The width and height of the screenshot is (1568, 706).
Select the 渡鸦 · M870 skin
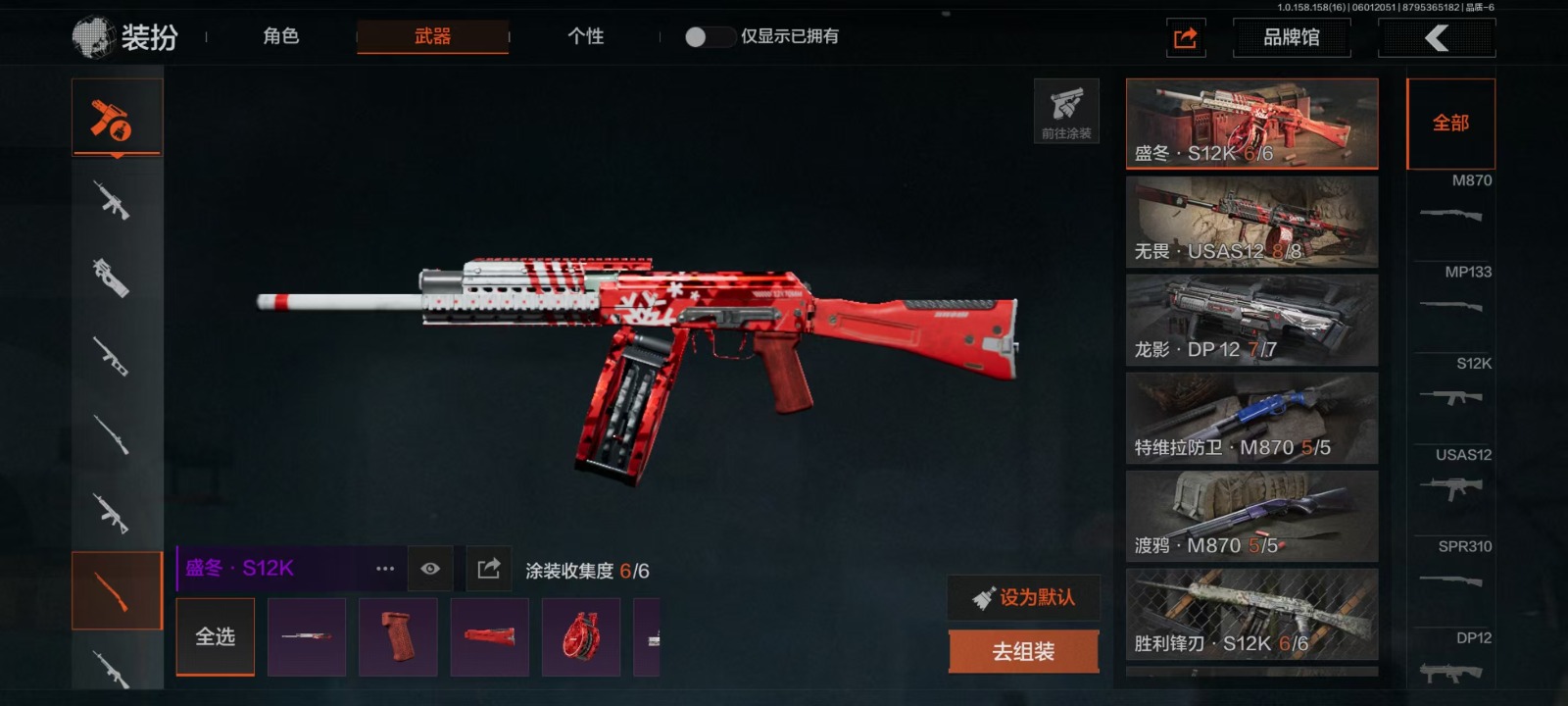[1251, 516]
